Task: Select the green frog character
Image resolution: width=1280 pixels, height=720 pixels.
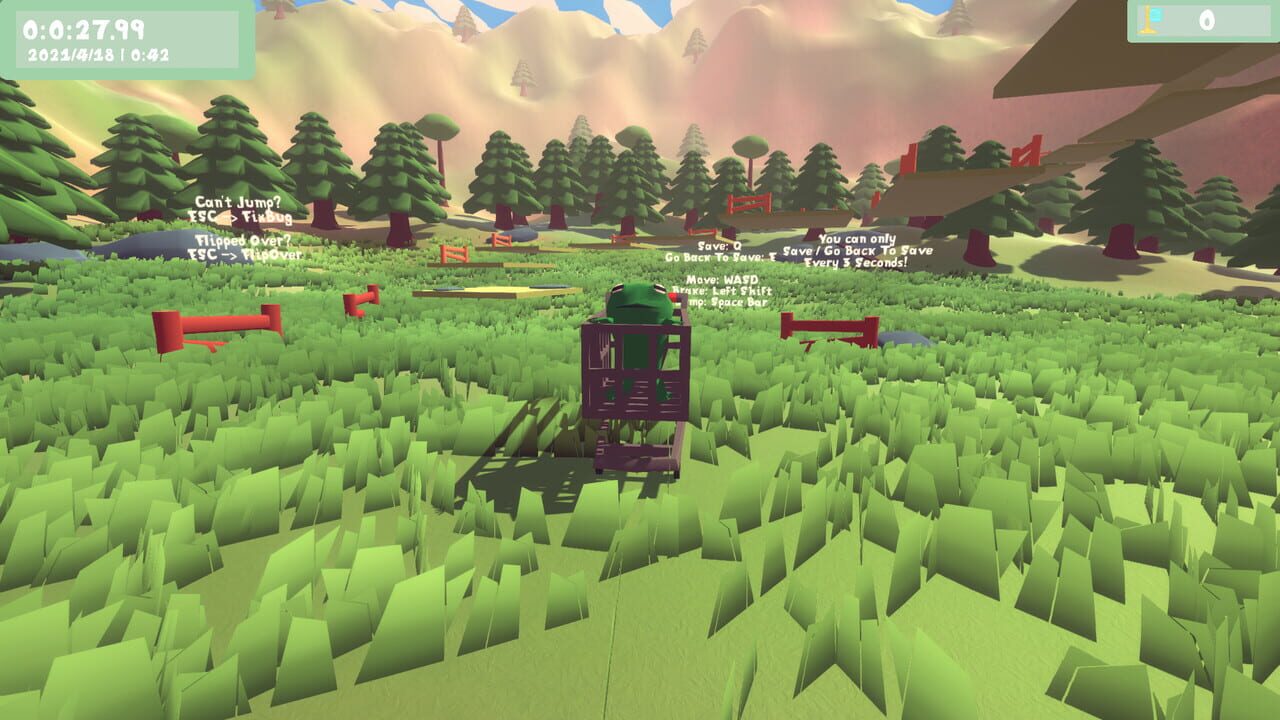Action: (x=640, y=303)
